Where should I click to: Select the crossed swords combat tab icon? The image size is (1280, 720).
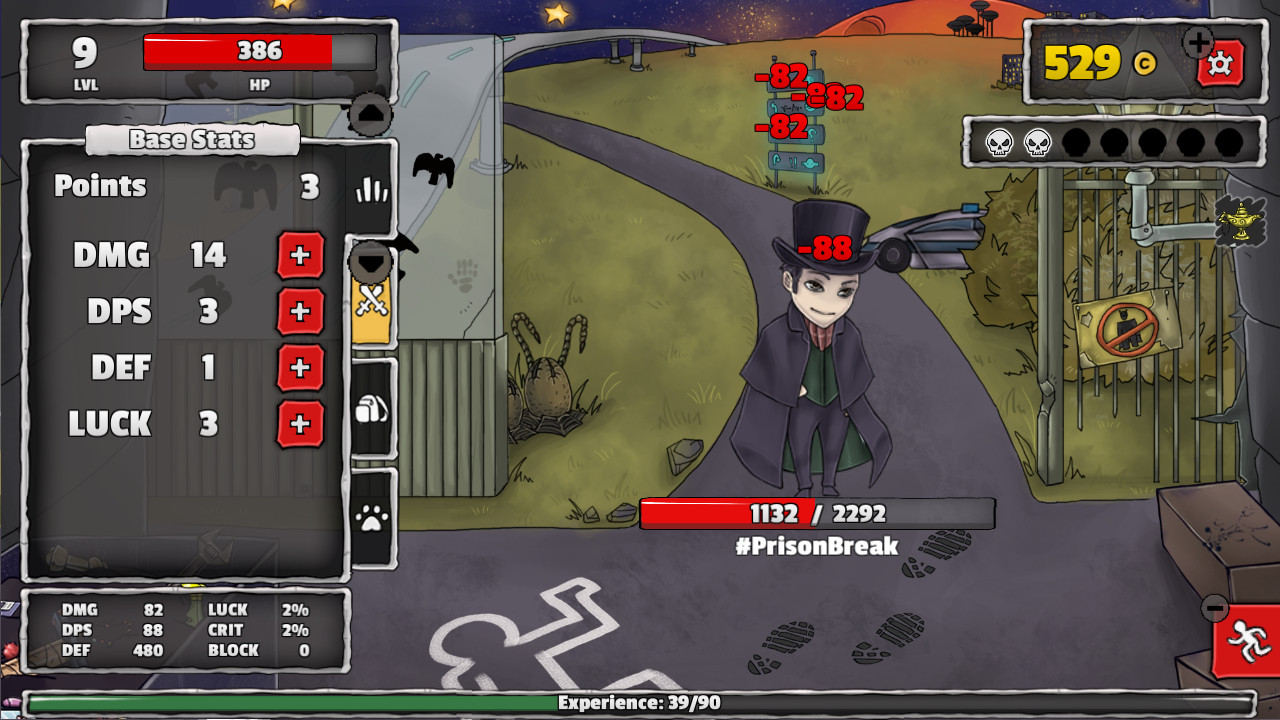[371, 299]
